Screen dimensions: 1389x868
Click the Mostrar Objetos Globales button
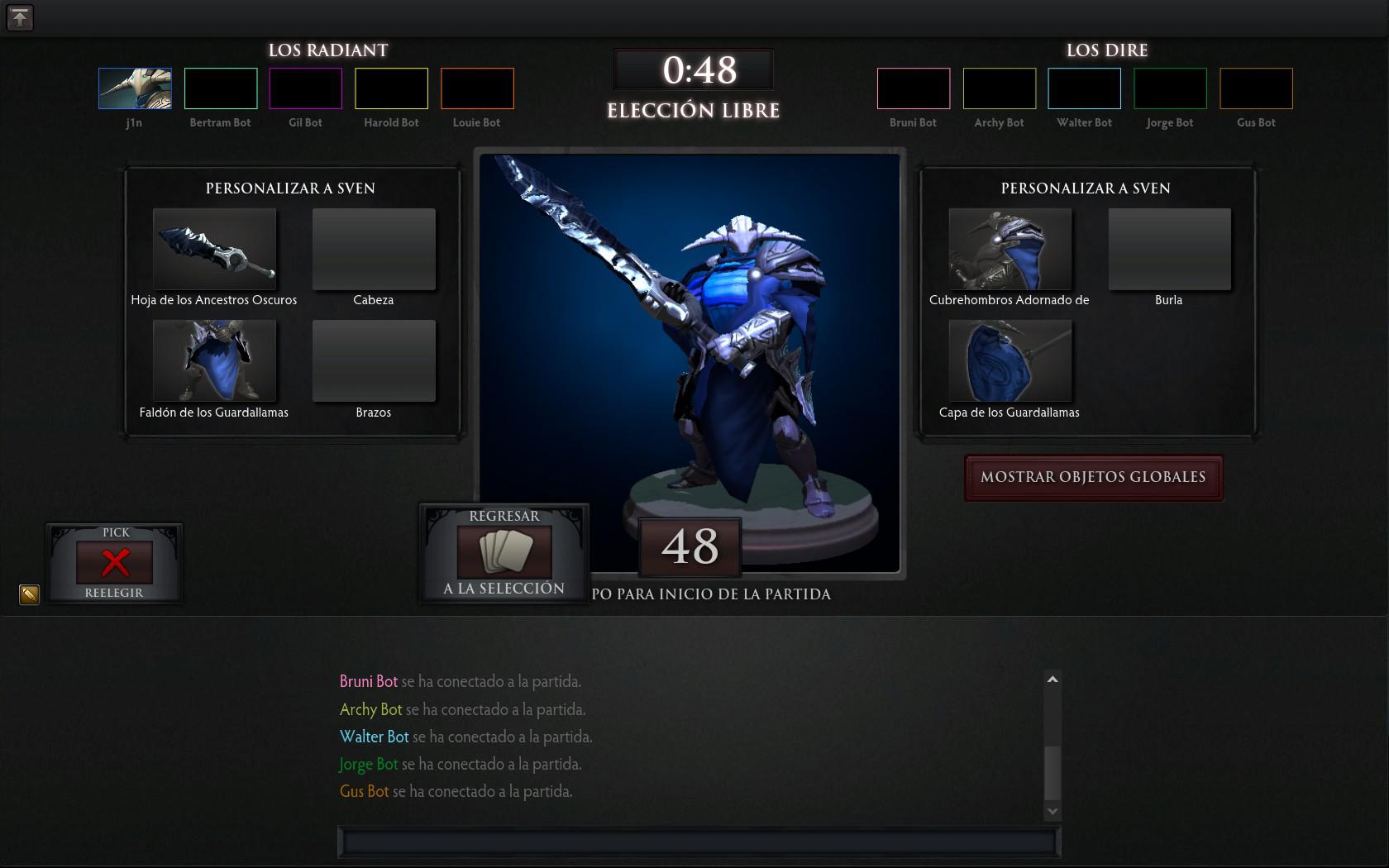click(x=1093, y=477)
